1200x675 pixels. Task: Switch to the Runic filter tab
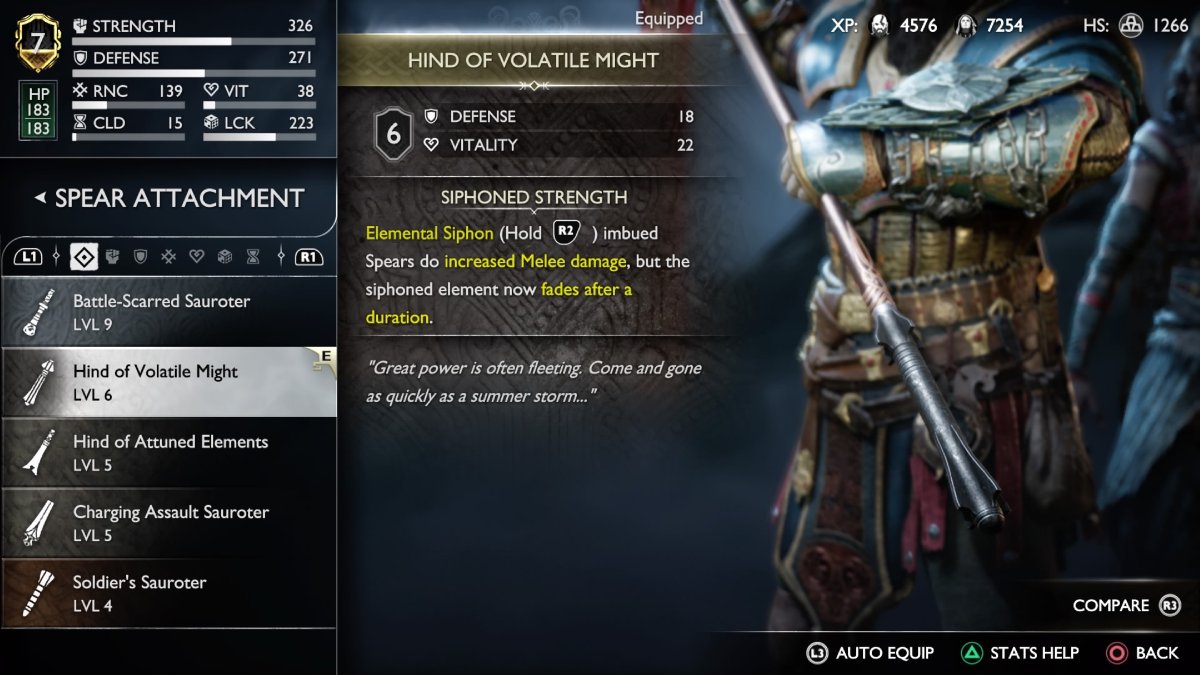[168, 257]
